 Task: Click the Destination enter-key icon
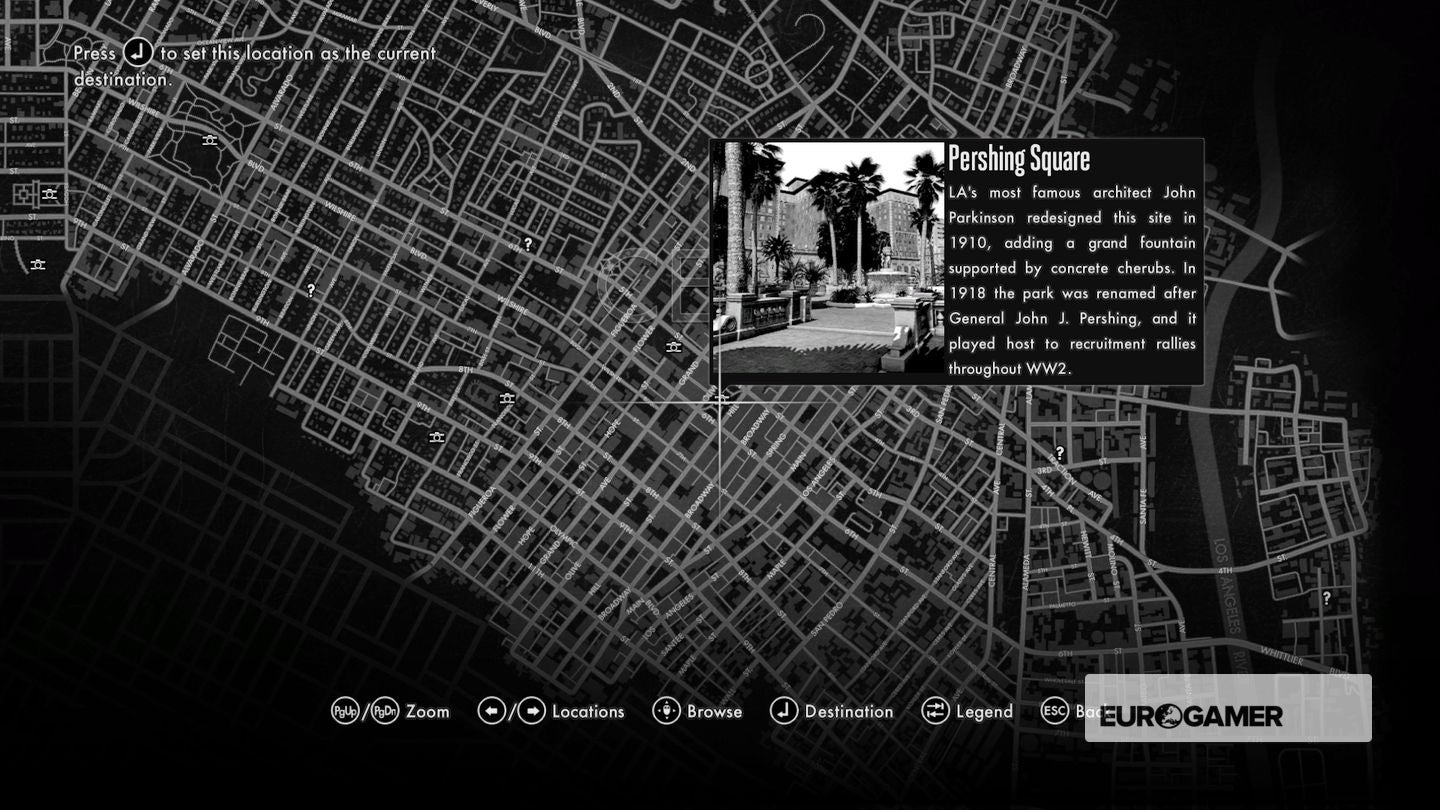785,711
